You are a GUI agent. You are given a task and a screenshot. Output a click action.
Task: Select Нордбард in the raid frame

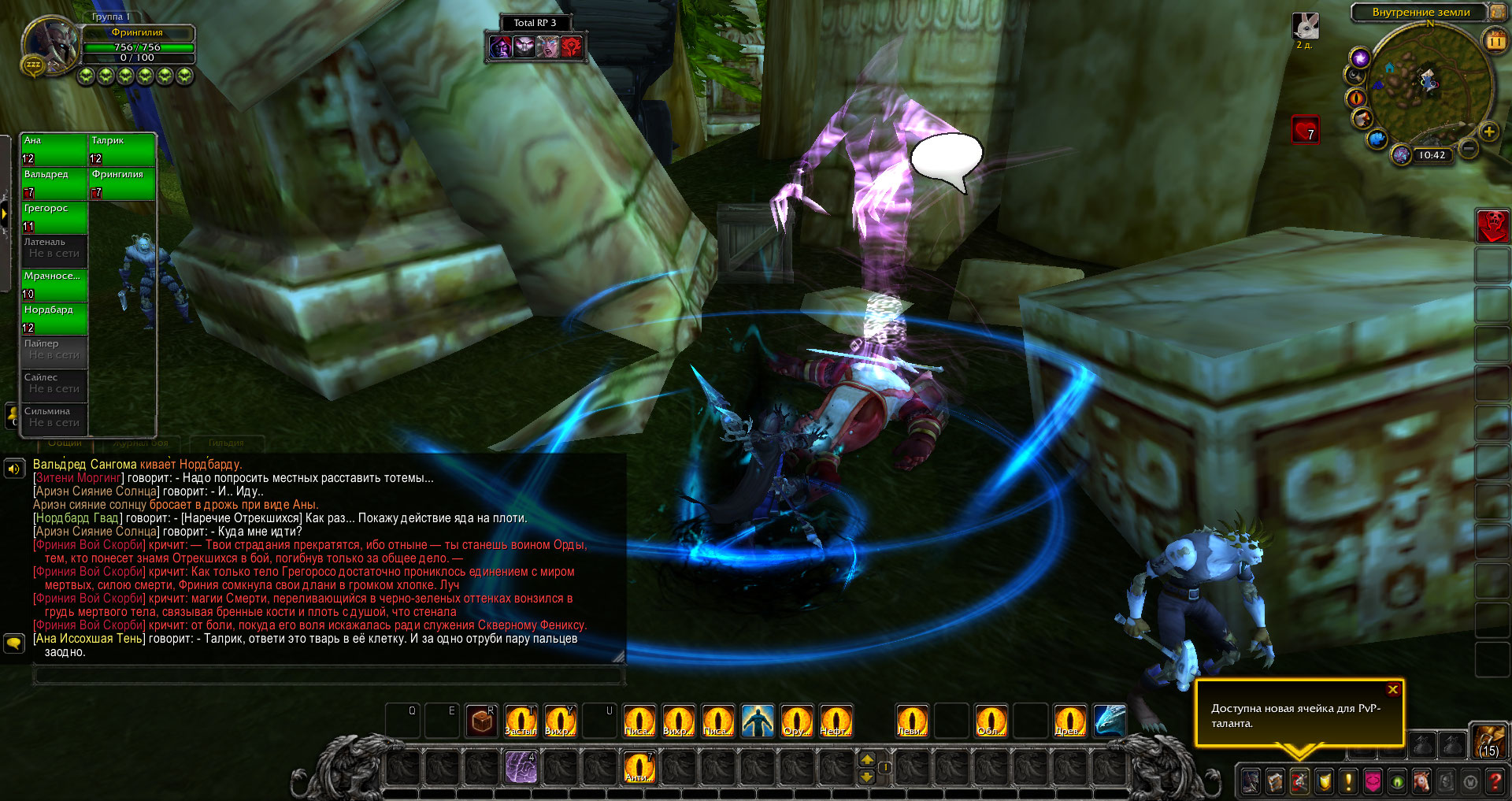54,318
